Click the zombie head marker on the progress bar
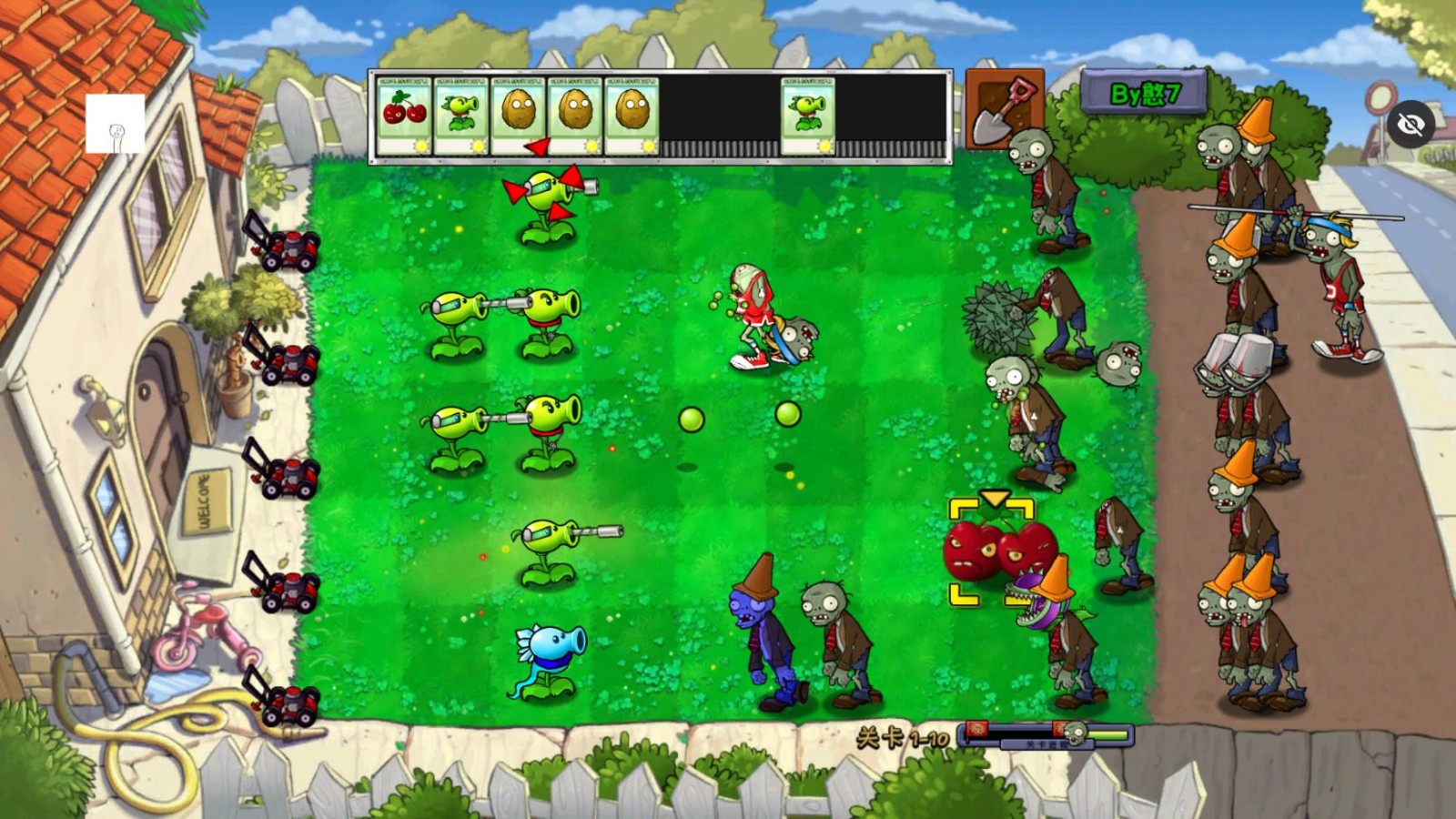 point(1076,733)
